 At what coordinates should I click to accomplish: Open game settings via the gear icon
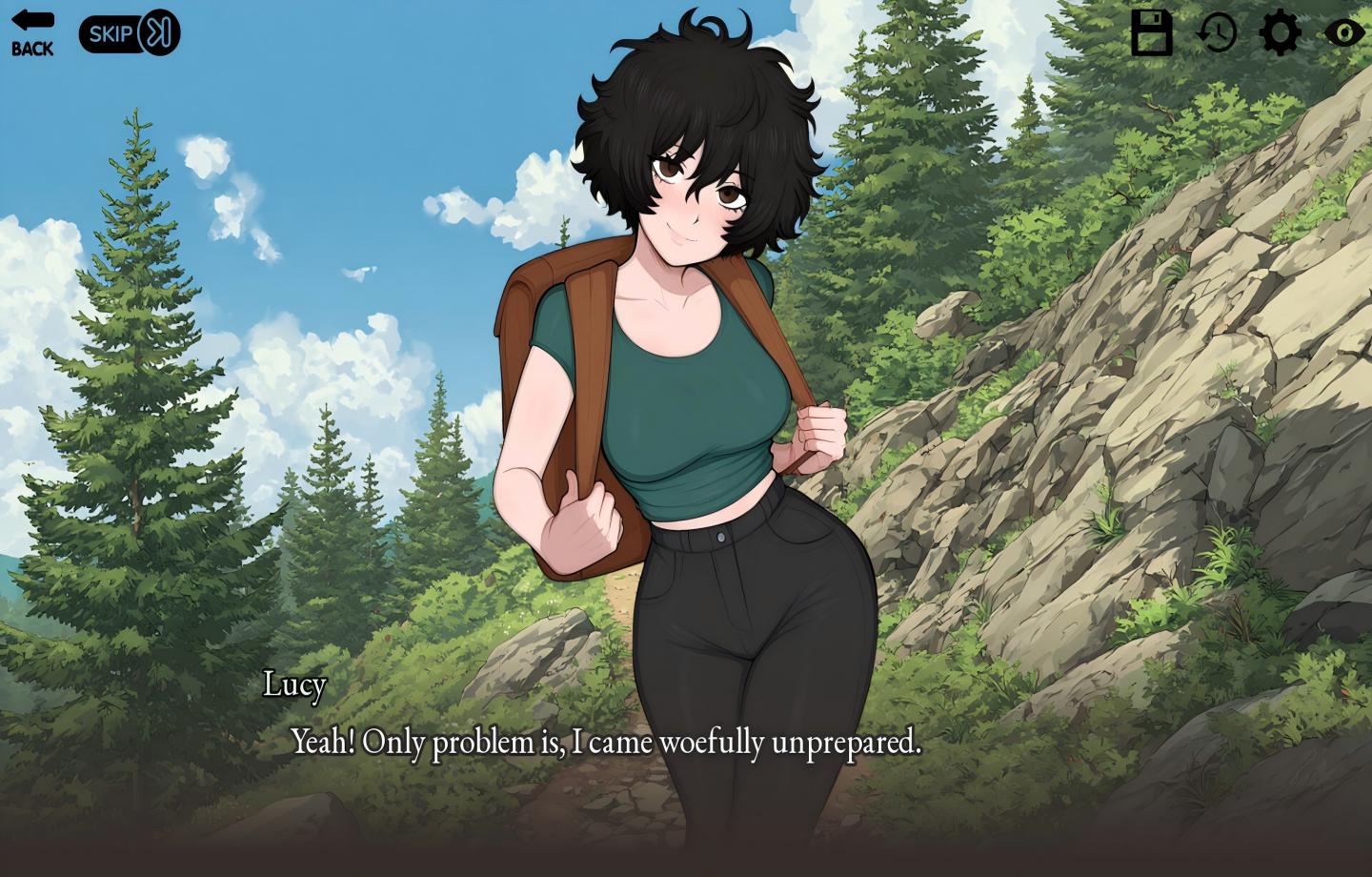tap(1280, 31)
